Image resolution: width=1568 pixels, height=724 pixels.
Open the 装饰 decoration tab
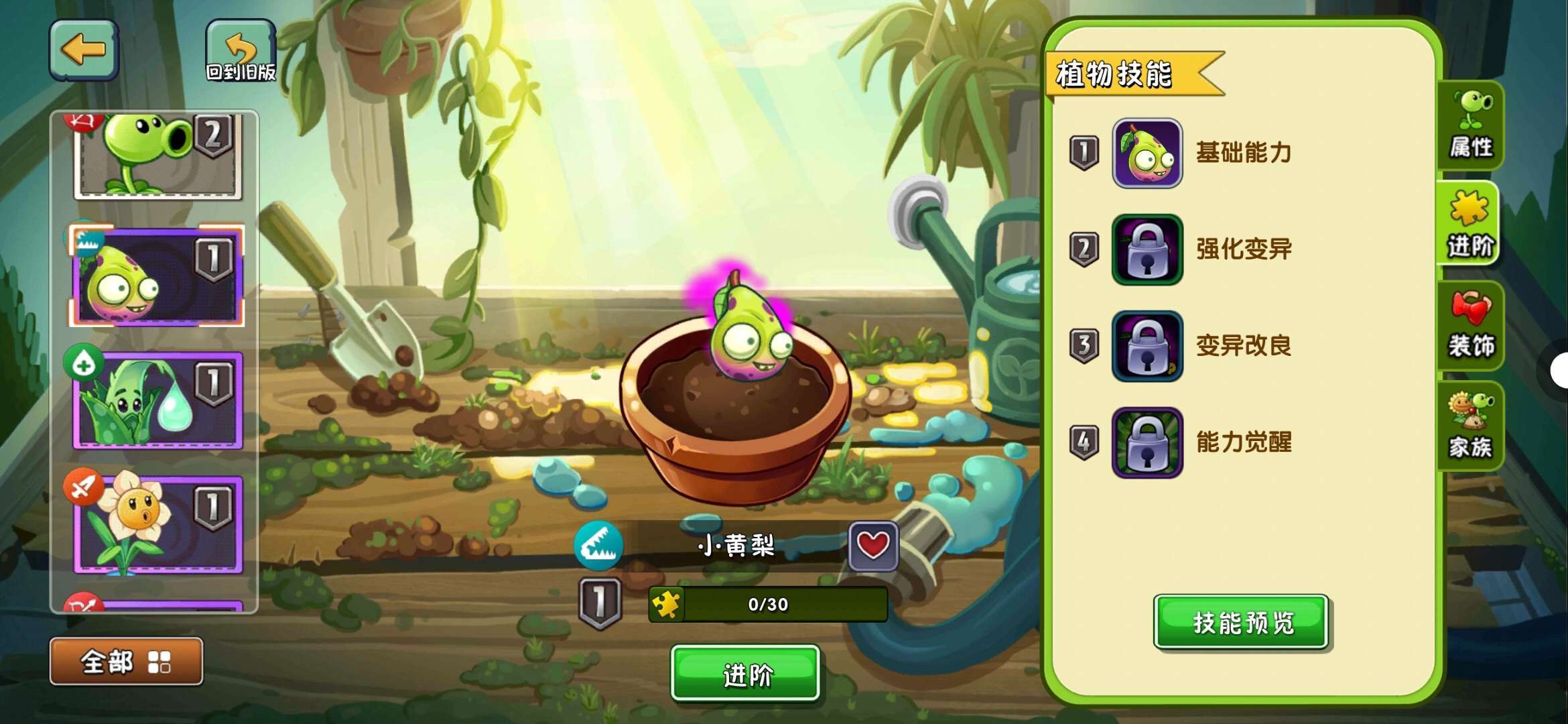[x=1470, y=325]
